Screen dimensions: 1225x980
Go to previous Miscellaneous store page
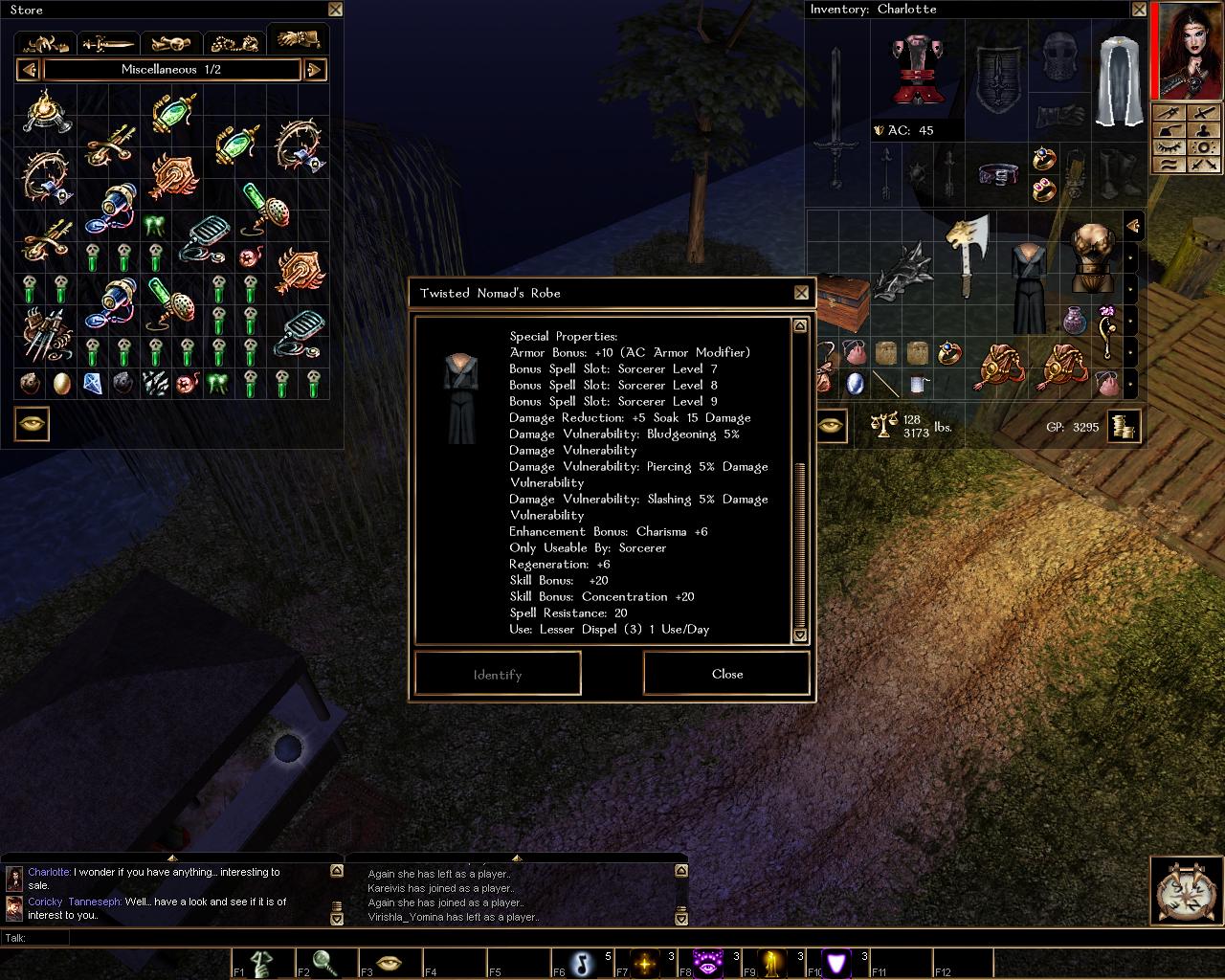29,70
